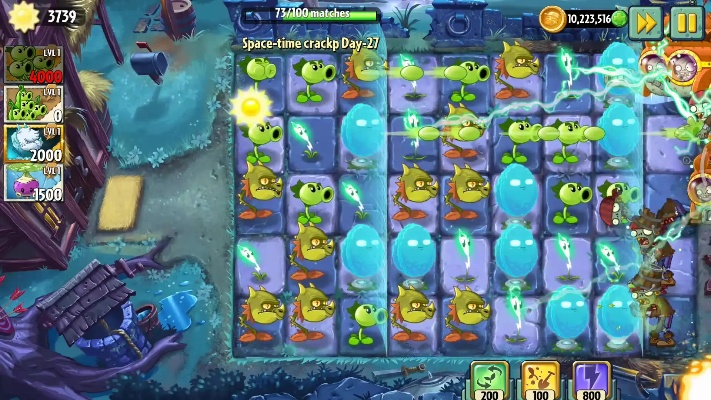Collect the falling sun on the board
Image resolution: width=711 pixels, height=400 pixels.
click(x=251, y=105)
